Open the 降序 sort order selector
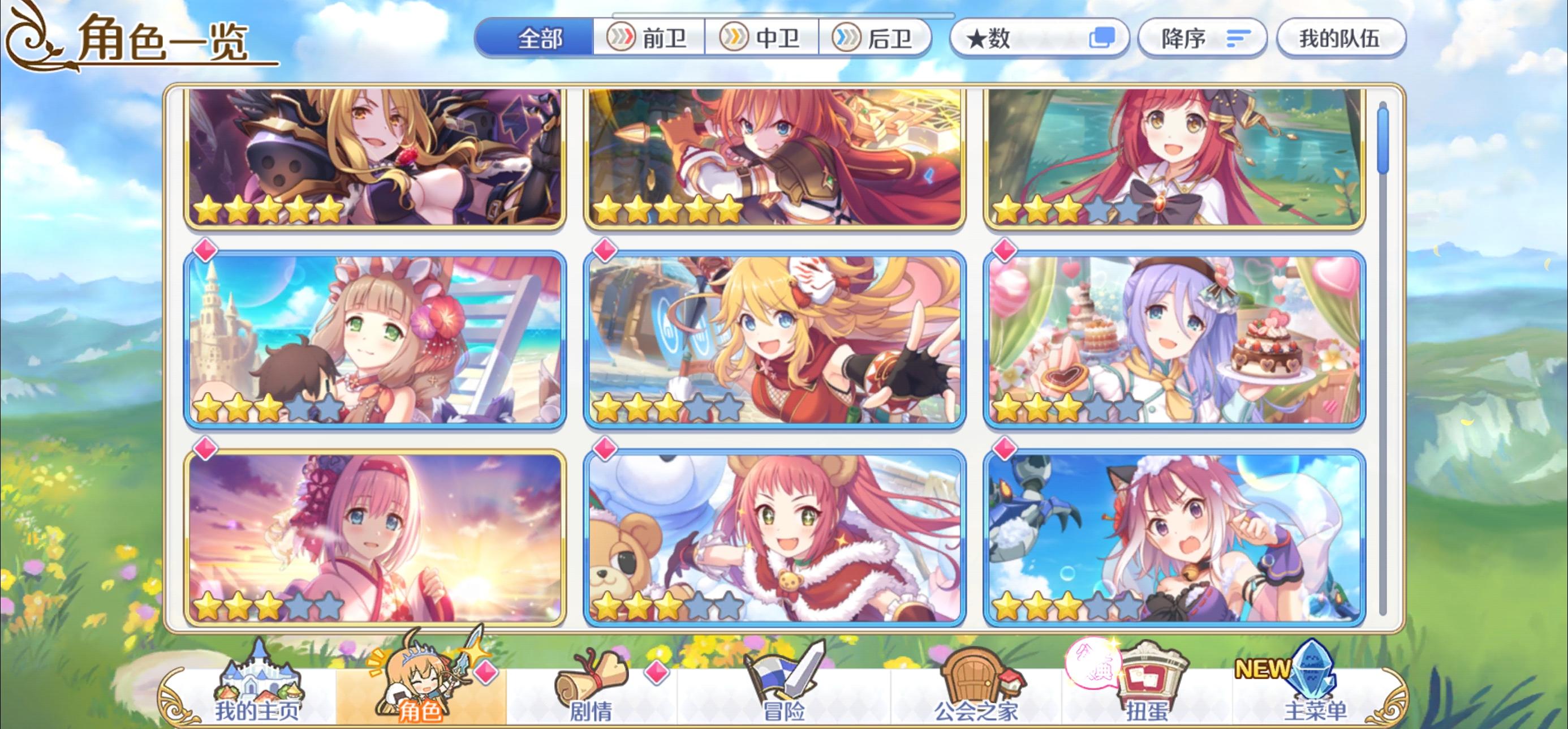1568x729 pixels. 1202,38
